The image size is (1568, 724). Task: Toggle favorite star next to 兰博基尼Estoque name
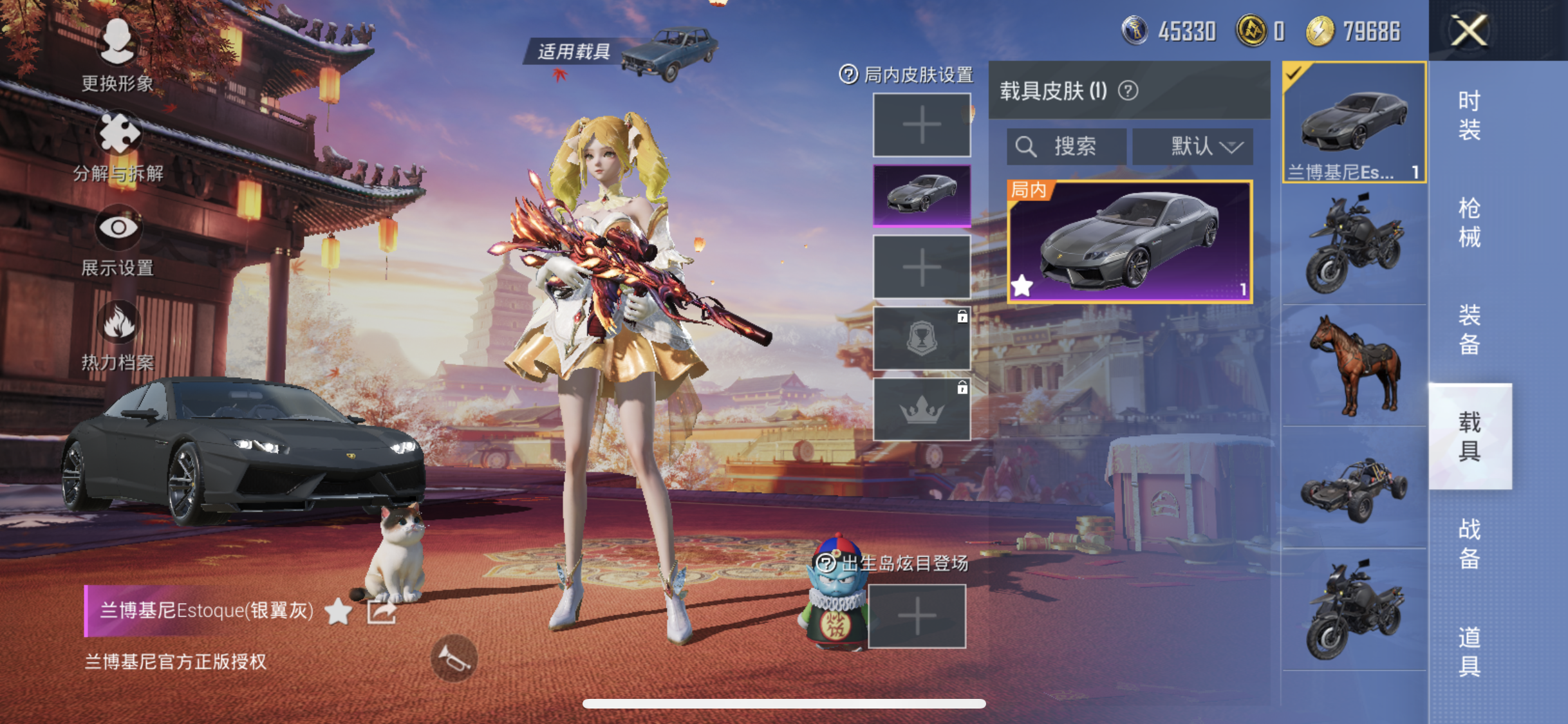338,611
